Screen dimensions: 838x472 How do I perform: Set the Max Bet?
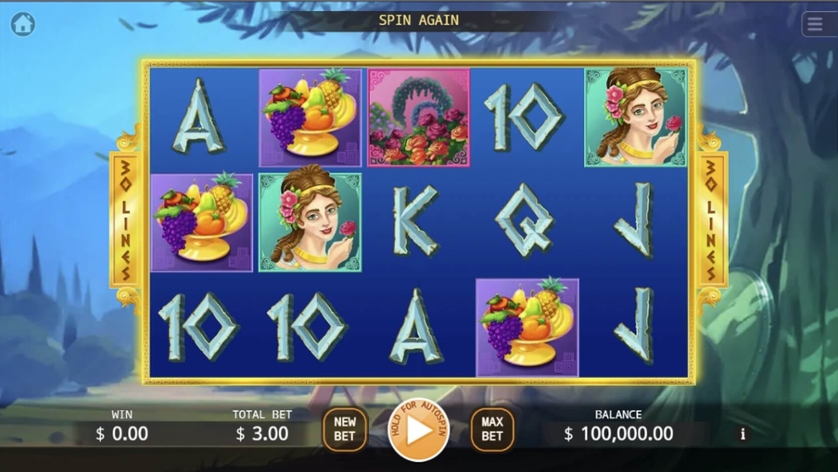point(492,429)
